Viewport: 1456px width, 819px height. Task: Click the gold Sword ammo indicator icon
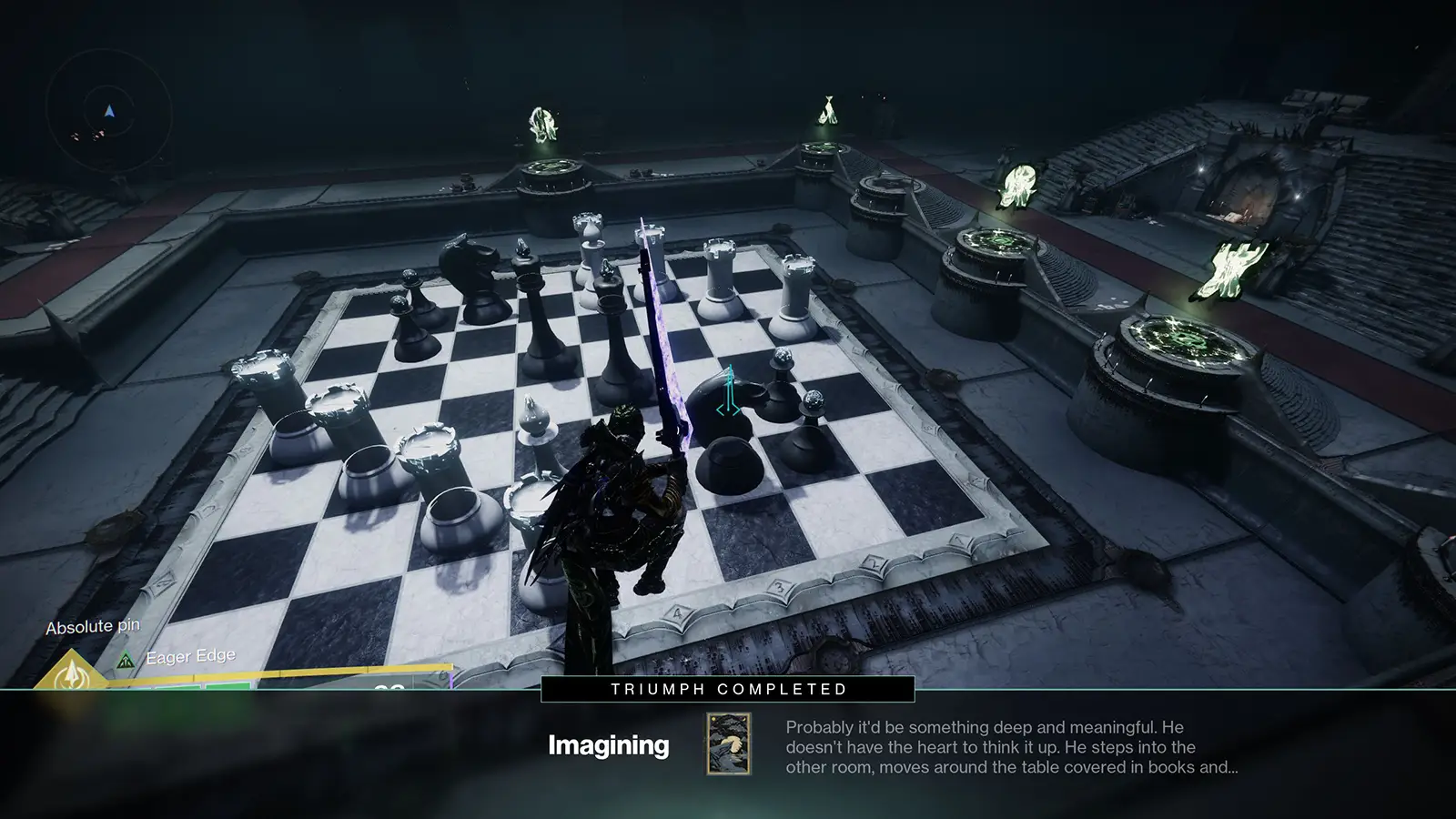pyautogui.click(x=71, y=677)
